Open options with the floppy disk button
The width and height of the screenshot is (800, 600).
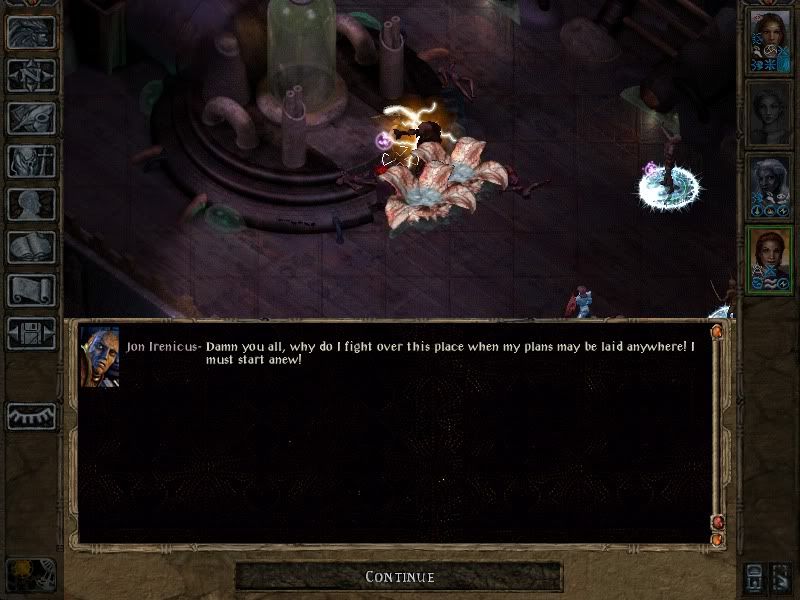tap(31, 333)
